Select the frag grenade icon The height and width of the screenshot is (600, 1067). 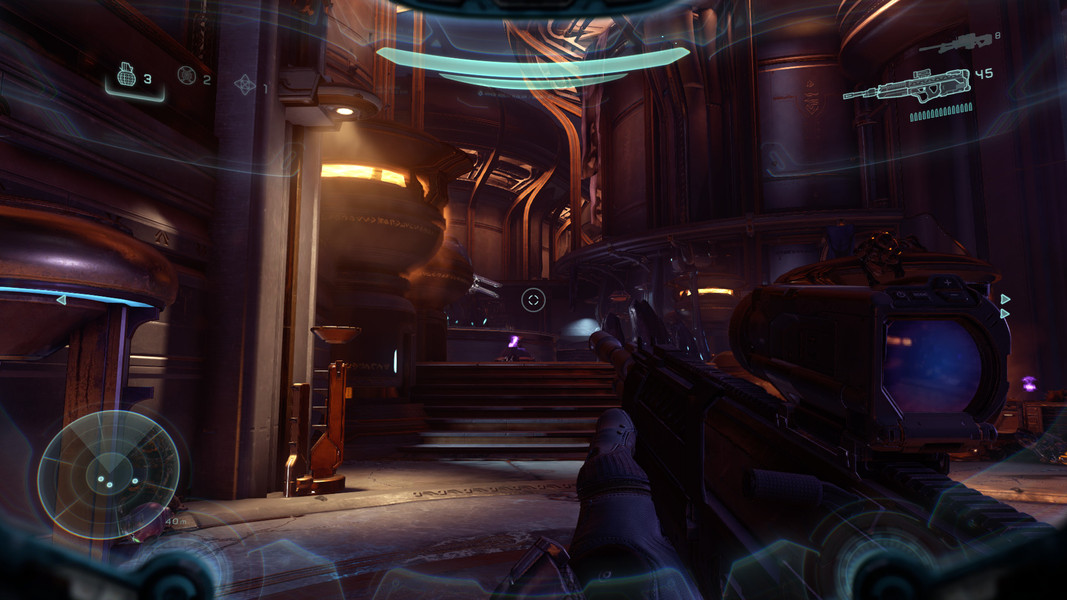(x=126, y=75)
